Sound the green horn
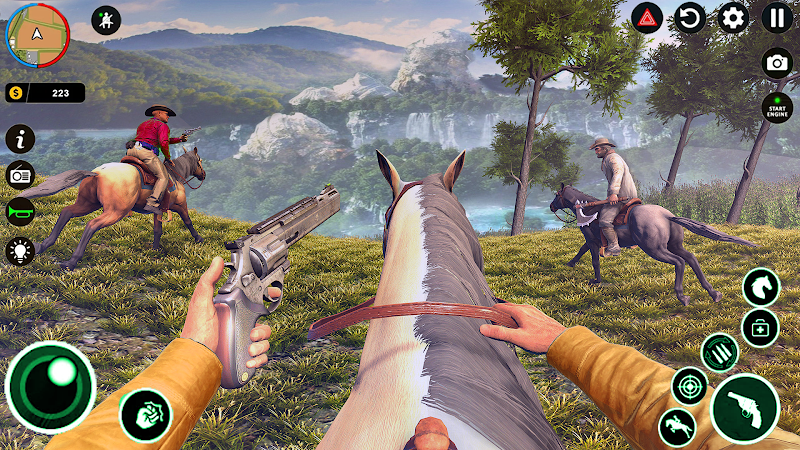Viewport: 800px width, 450px height. point(20,212)
